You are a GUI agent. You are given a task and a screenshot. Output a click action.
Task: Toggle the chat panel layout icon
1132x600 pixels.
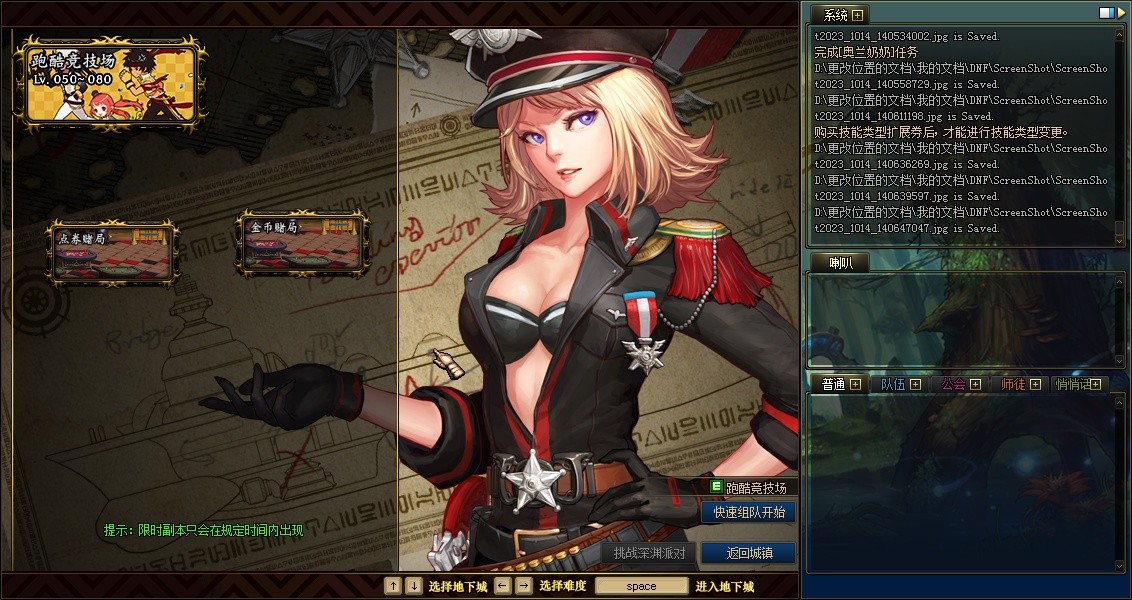pyautogui.click(x=1107, y=13)
